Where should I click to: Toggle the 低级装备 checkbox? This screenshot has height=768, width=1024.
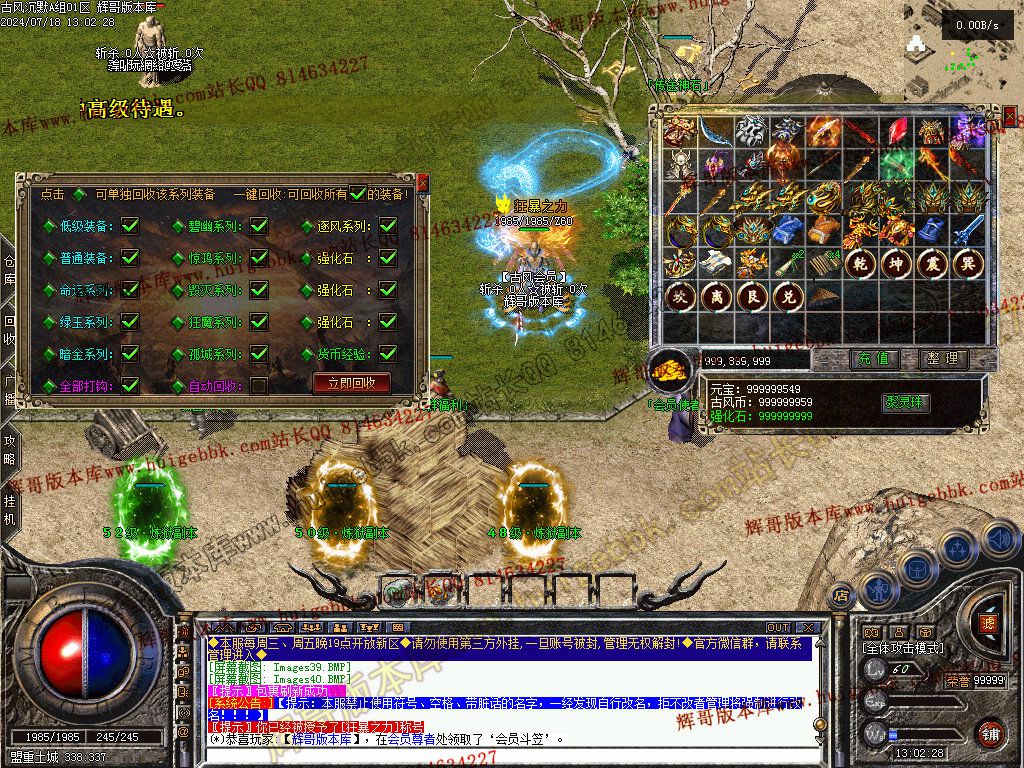click(x=130, y=227)
